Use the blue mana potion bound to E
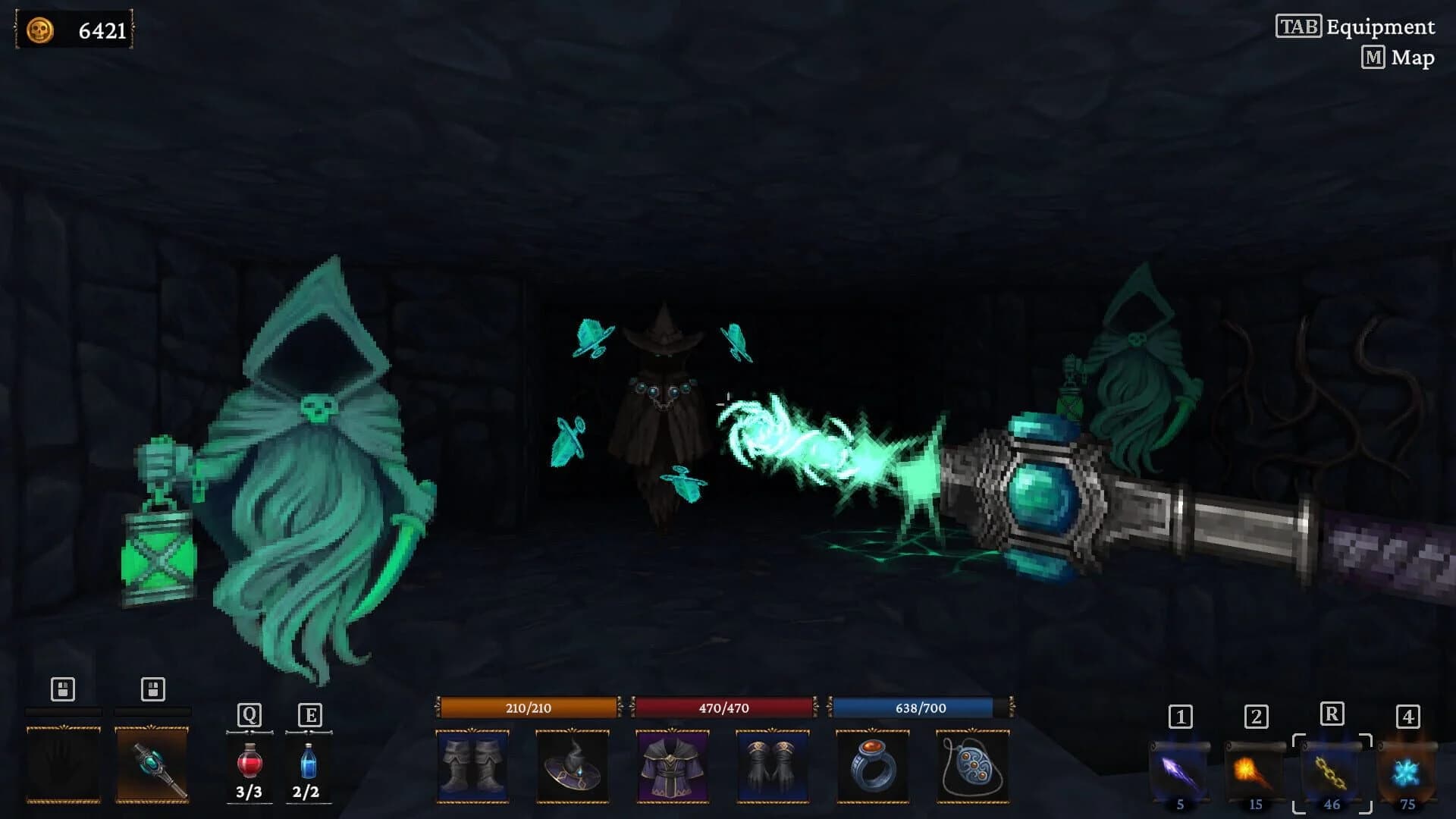 click(x=308, y=762)
